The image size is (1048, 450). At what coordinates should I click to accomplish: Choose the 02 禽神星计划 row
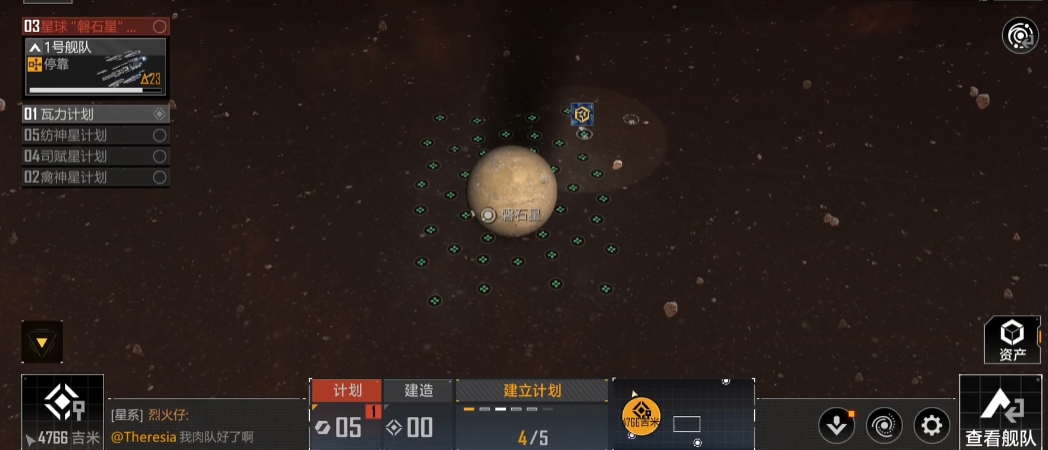point(96,177)
